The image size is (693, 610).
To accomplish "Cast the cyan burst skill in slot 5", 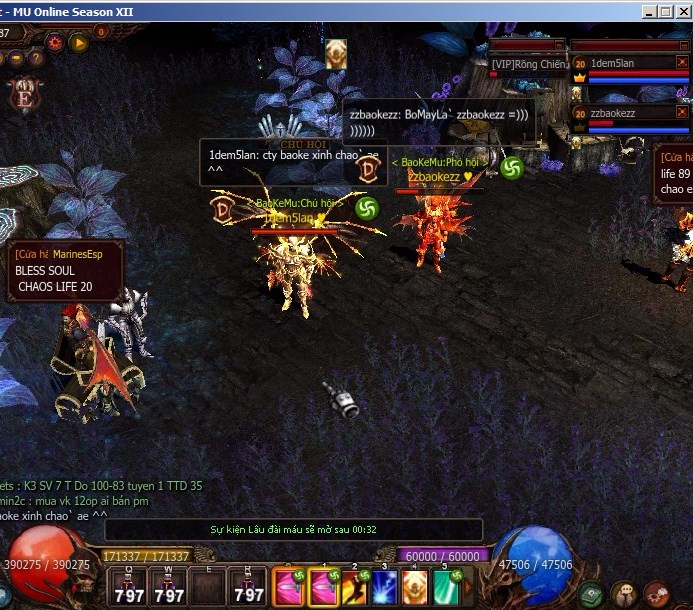I will (x=446, y=587).
